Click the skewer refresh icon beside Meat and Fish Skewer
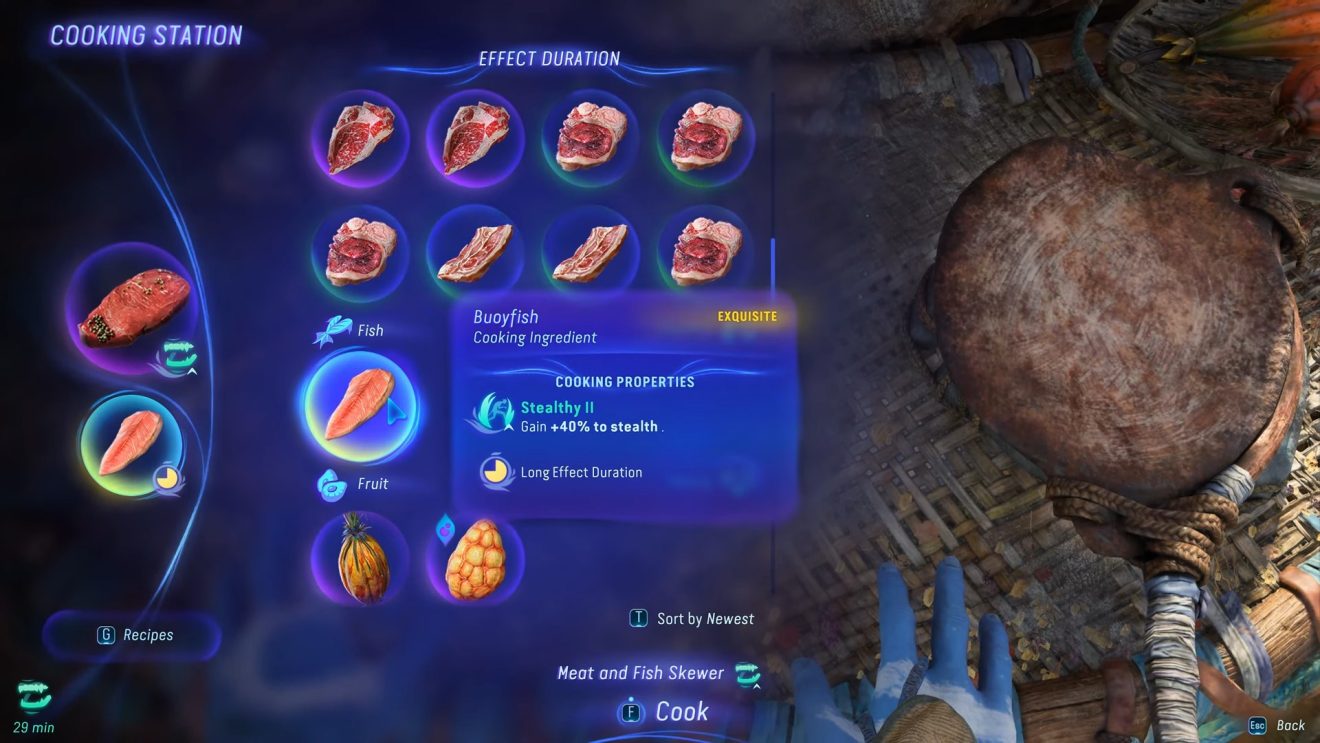The height and width of the screenshot is (743, 1320). tap(746, 672)
